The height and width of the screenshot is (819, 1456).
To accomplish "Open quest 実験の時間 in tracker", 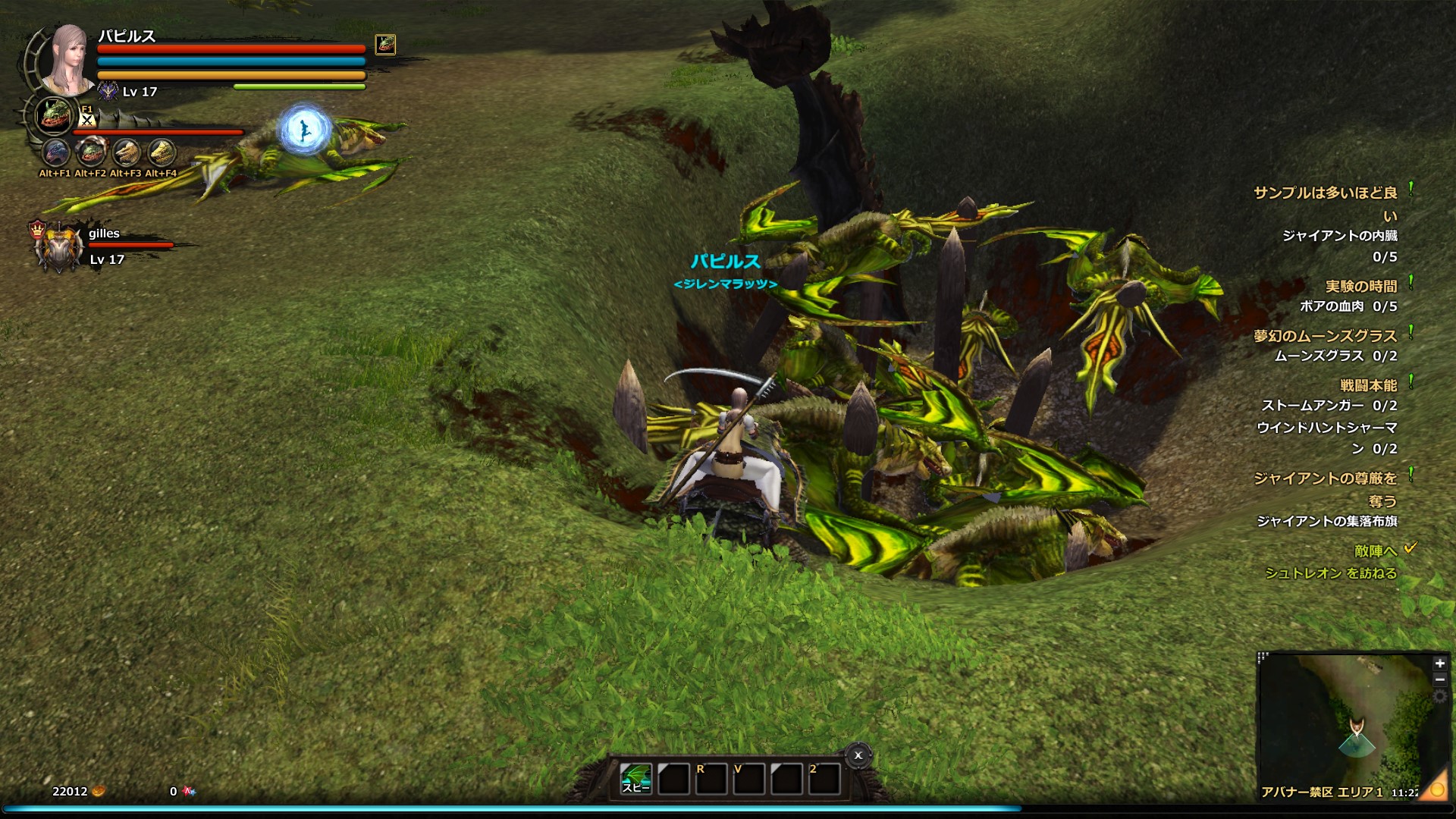I will [1360, 287].
